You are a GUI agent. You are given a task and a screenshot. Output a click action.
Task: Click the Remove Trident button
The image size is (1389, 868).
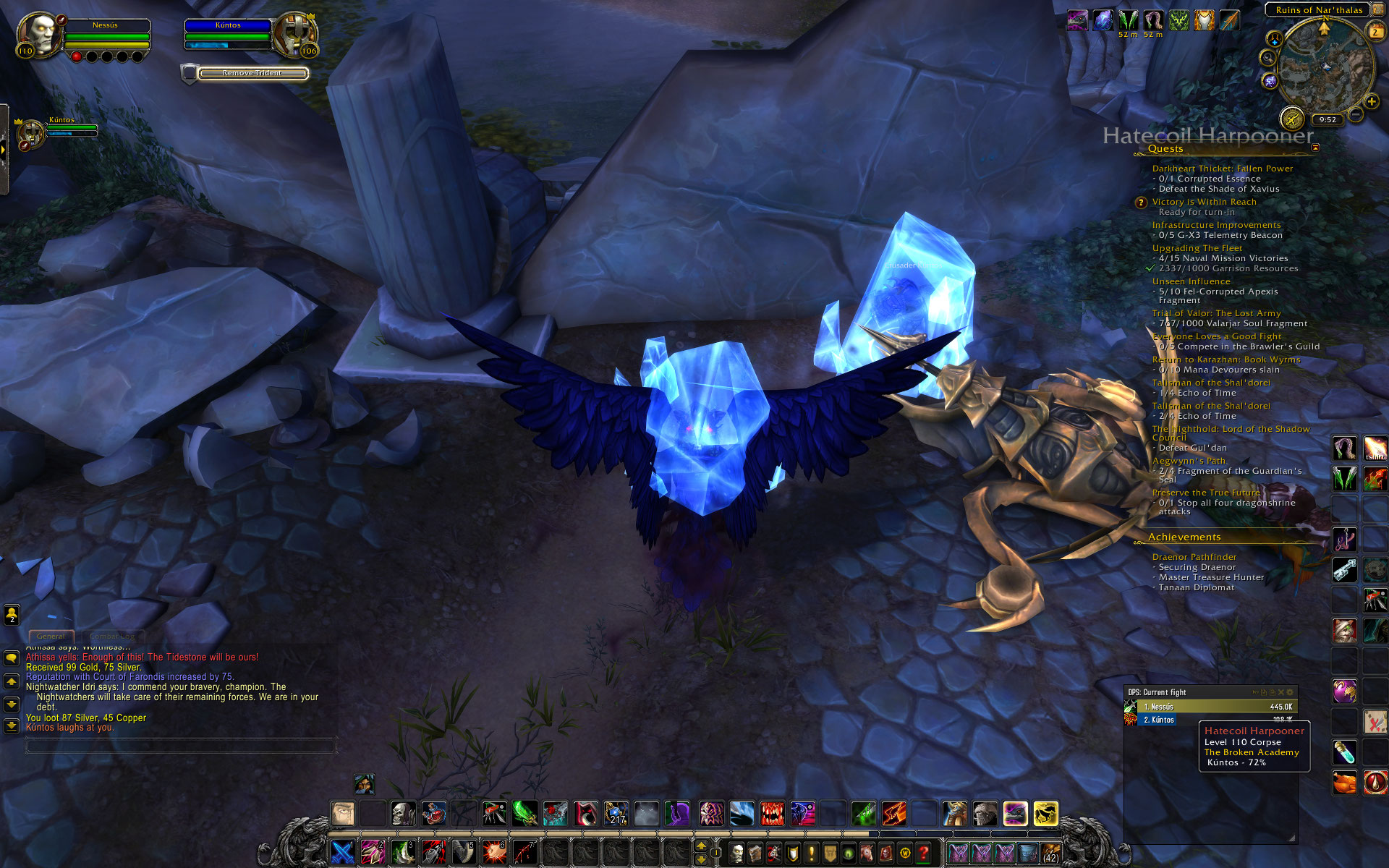[x=252, y=73]
